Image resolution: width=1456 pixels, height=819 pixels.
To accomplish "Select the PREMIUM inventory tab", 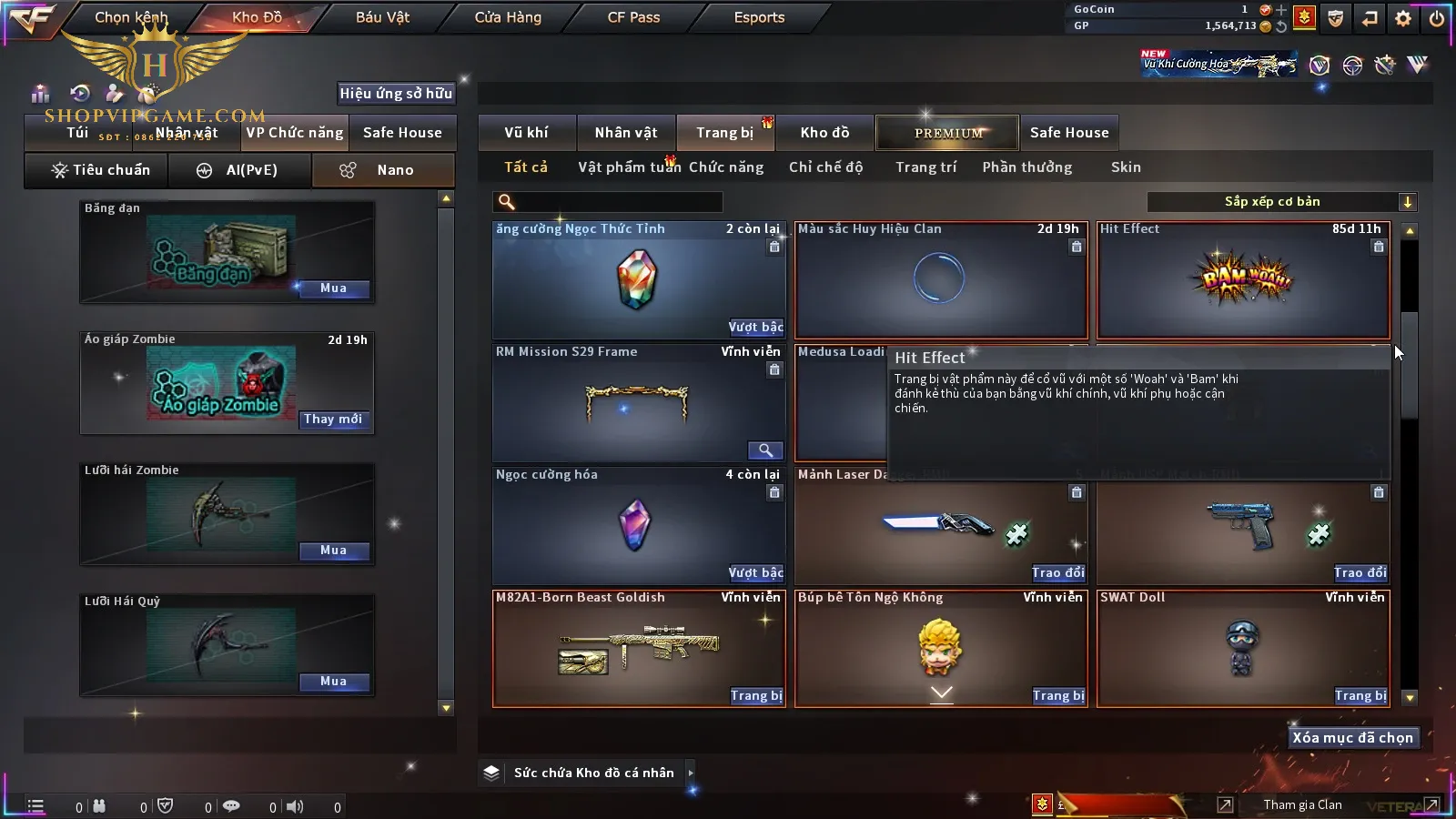I will 948,133.
